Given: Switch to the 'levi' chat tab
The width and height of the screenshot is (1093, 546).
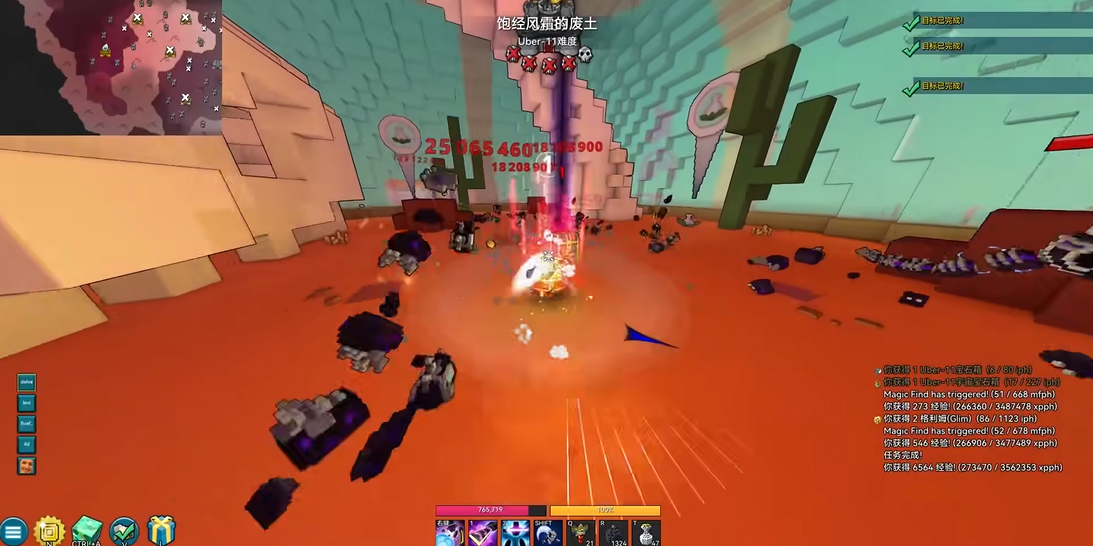Looking at the screenshot, I should (x=27, y=403).
